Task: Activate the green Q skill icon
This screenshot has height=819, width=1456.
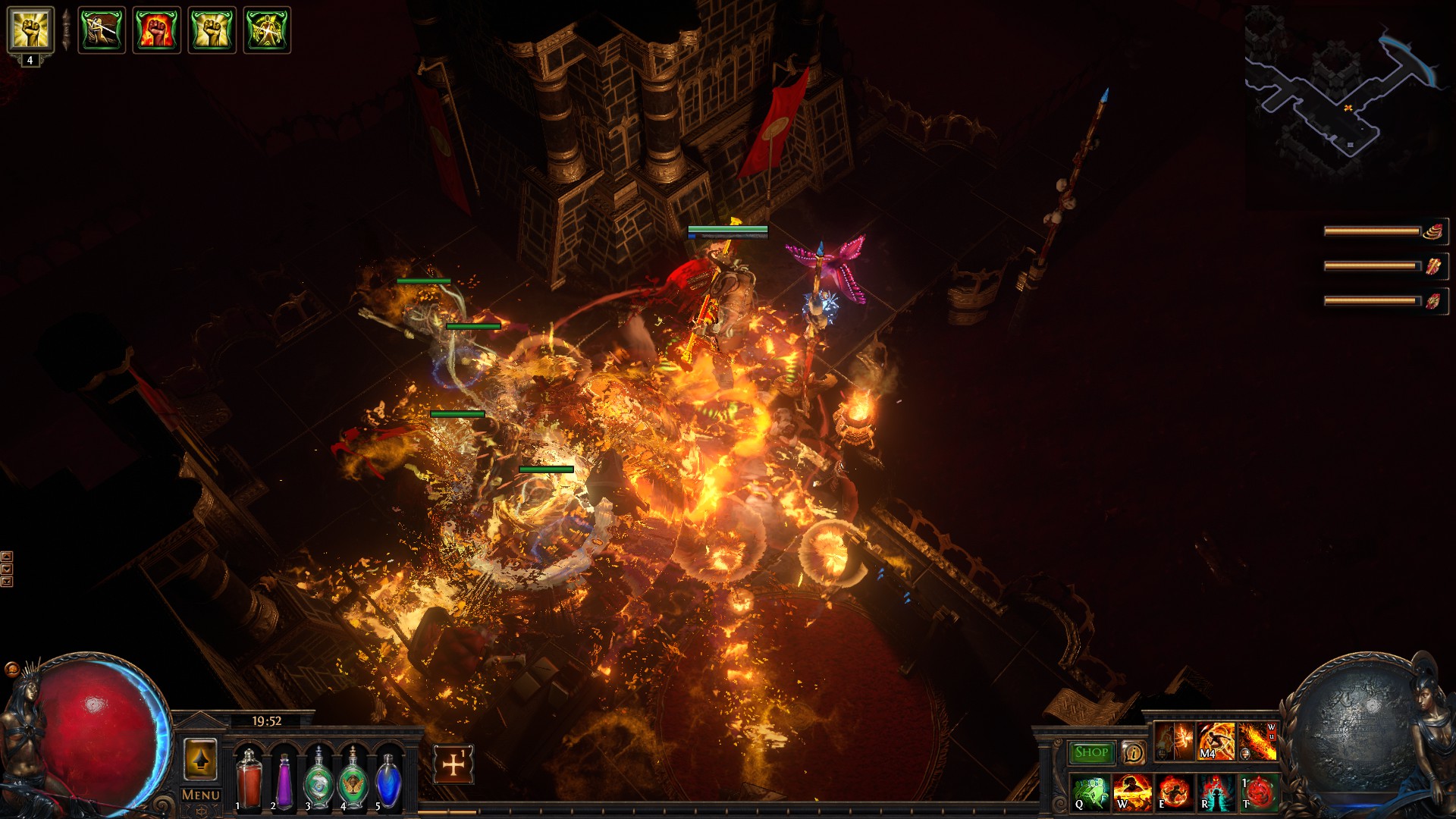Action: point(1090,792)
